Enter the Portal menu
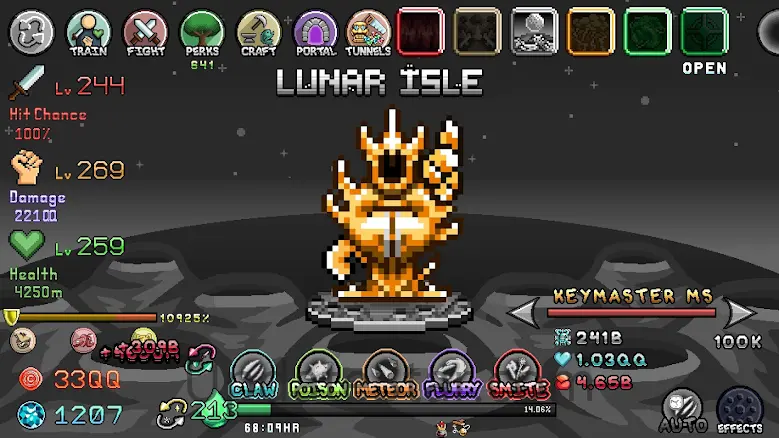The height and width of the screenshot is (438, 779). click(315, 33)
